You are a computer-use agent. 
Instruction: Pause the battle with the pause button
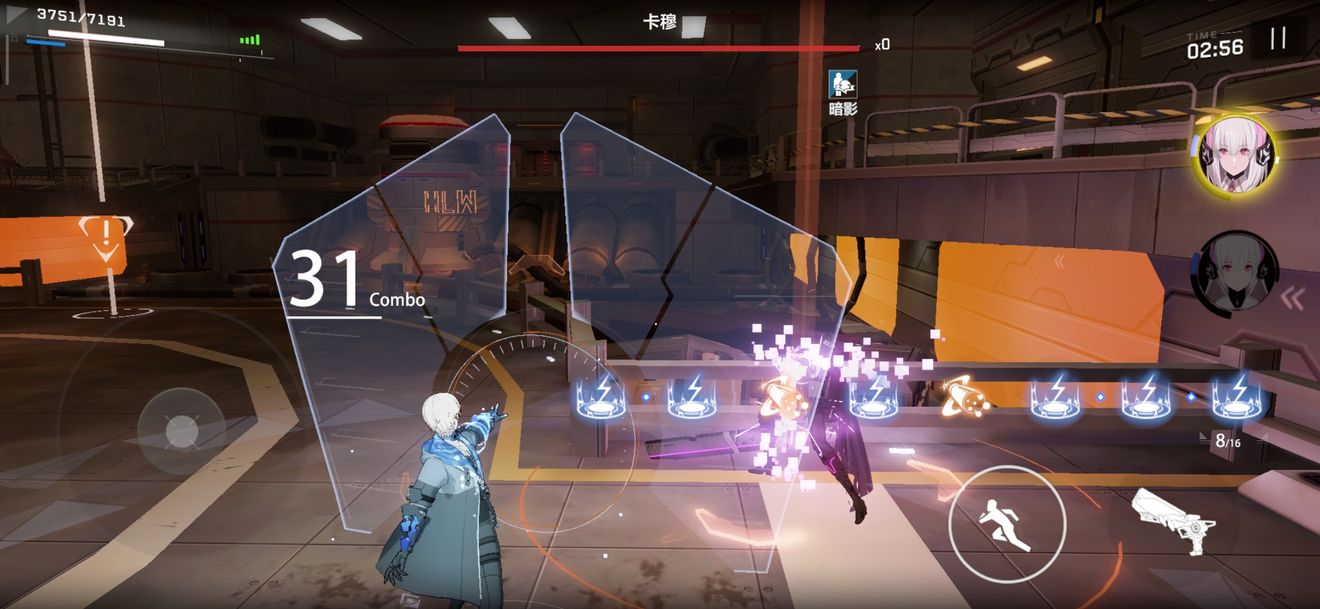pyautogui.click(x=1277, y=39)
